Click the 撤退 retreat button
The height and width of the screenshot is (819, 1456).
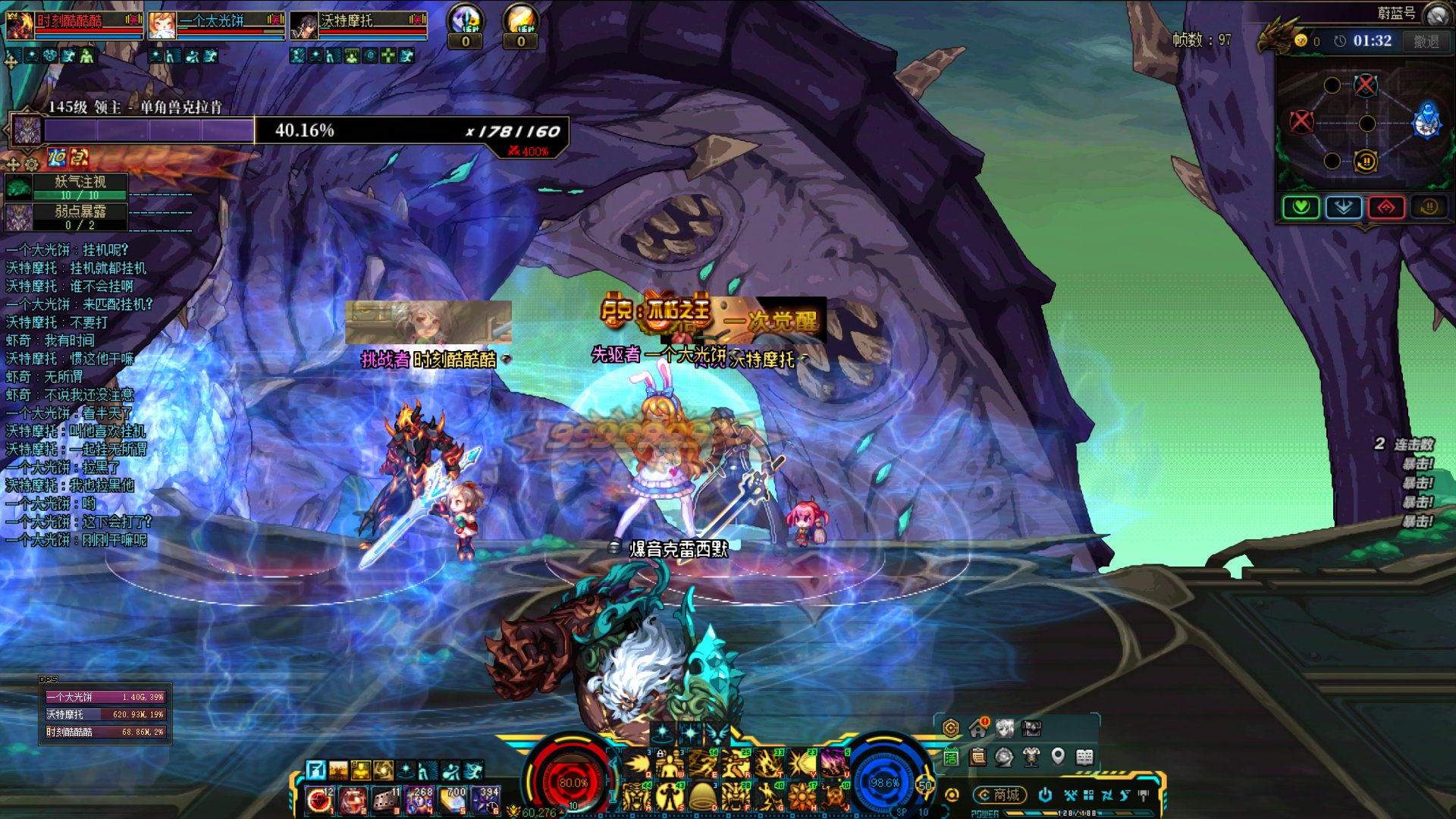pos(1426,42)
